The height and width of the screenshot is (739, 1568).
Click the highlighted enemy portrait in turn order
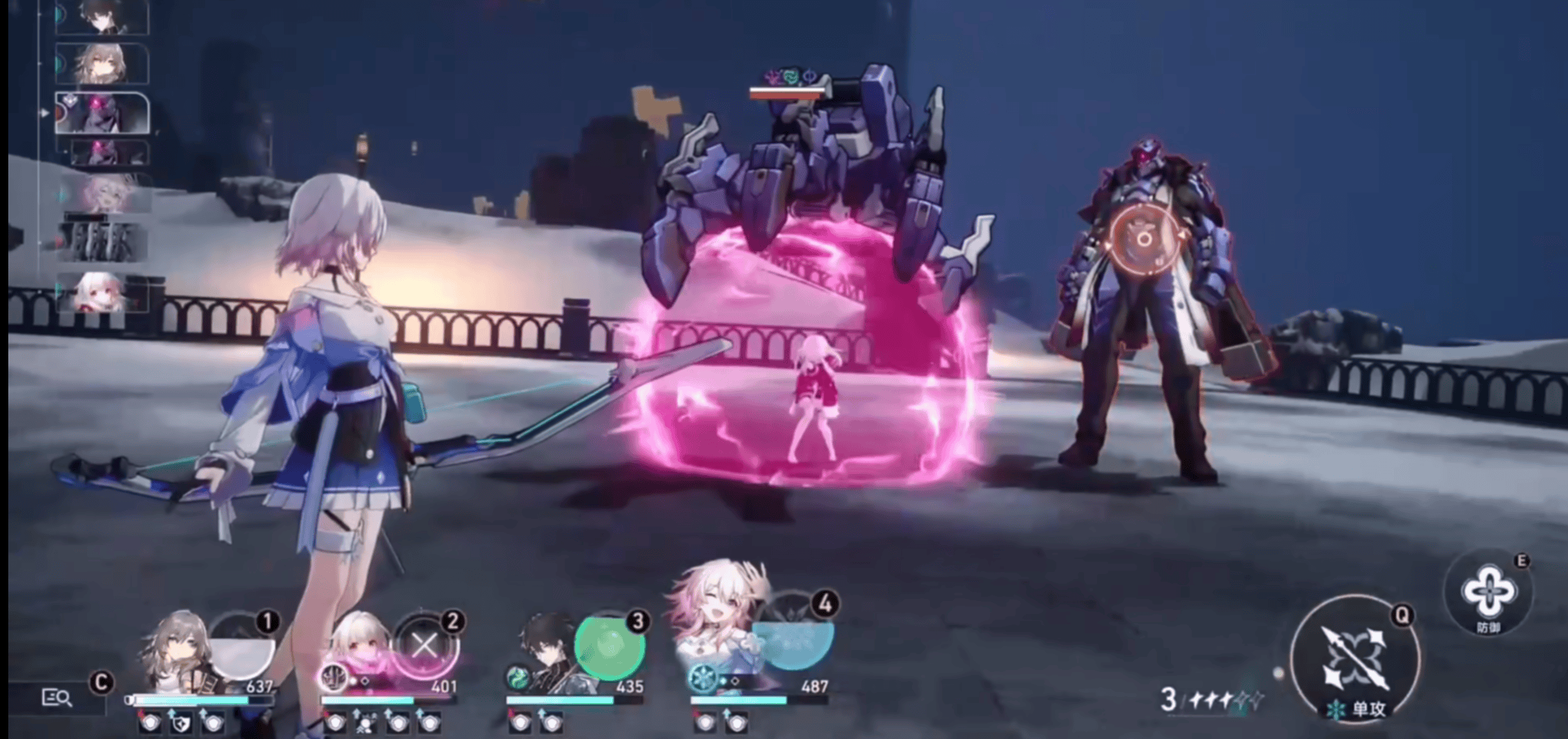tap(102, 112)
